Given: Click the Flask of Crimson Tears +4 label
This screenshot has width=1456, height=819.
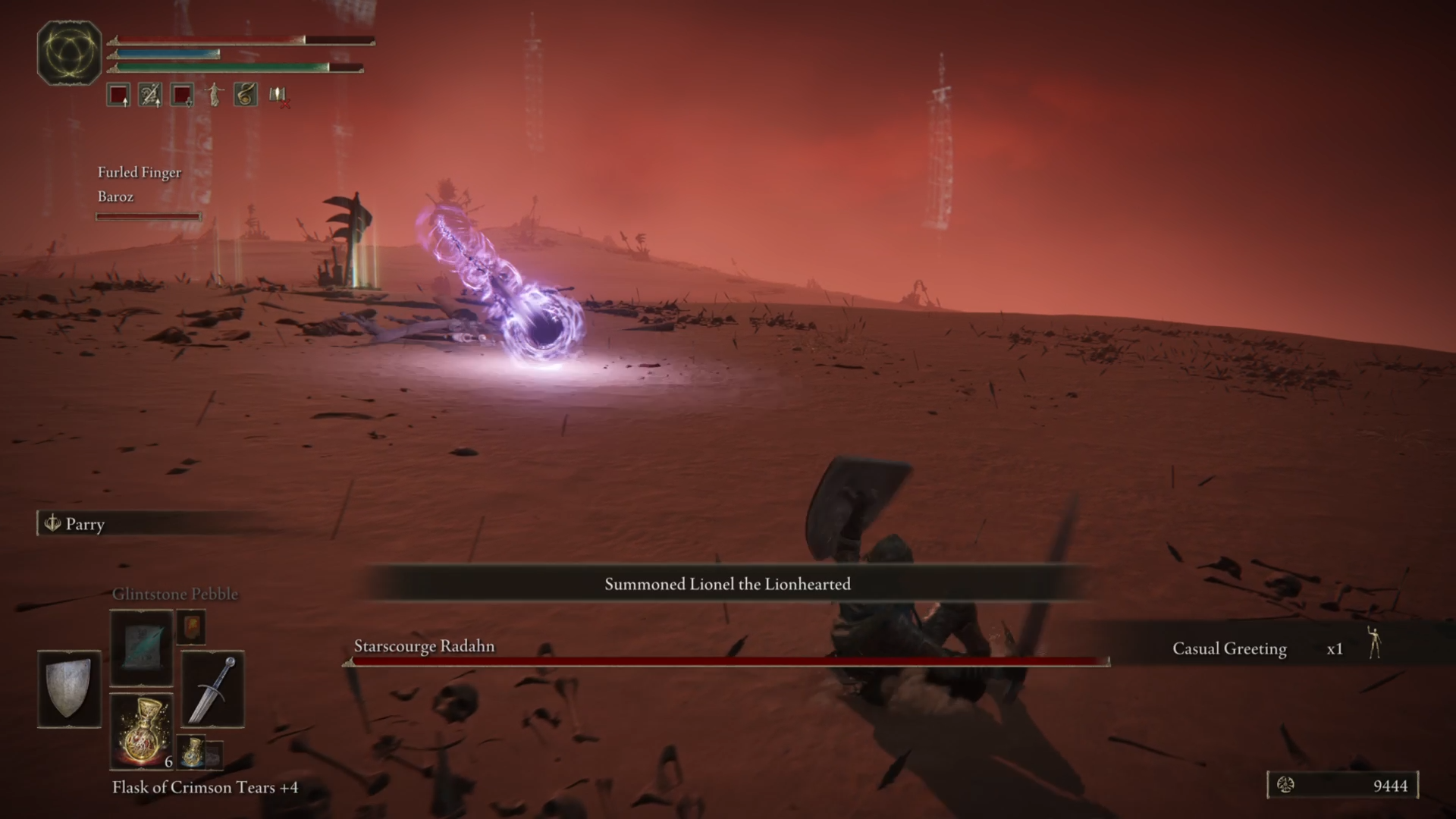Looking at the screenshot, I should (205, 787).
